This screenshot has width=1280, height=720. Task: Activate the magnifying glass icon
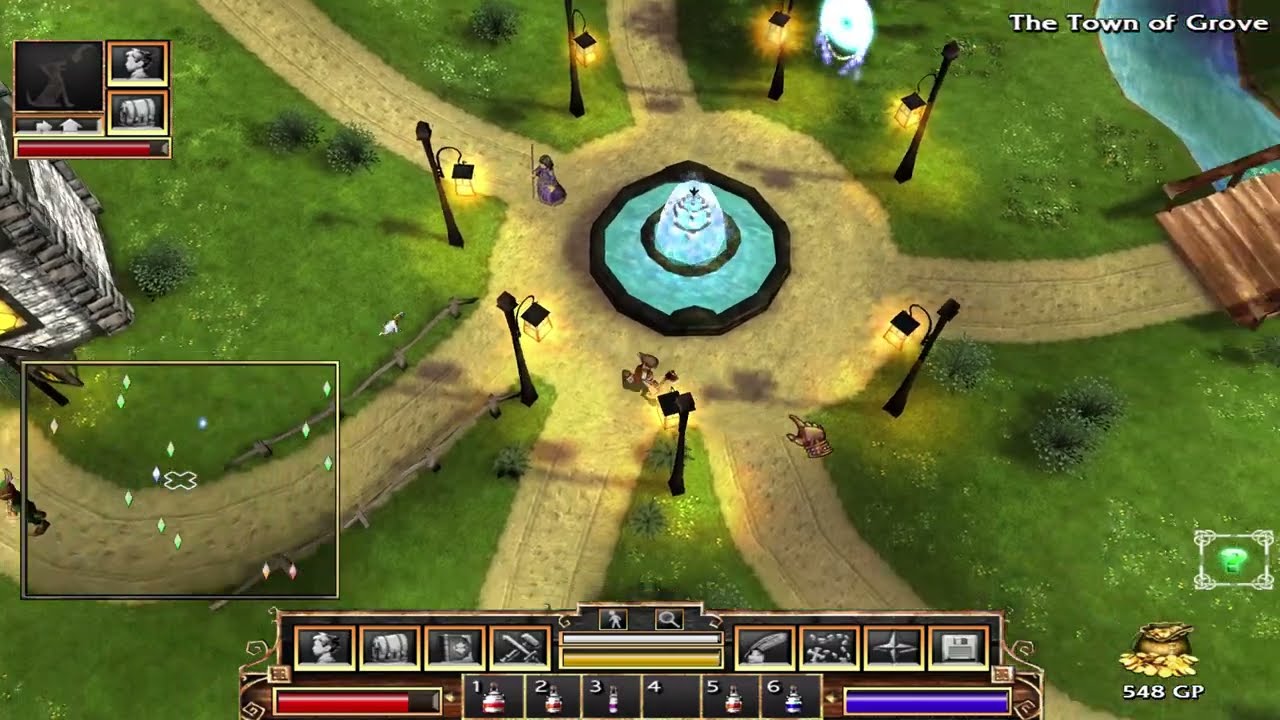pos(668,620)
